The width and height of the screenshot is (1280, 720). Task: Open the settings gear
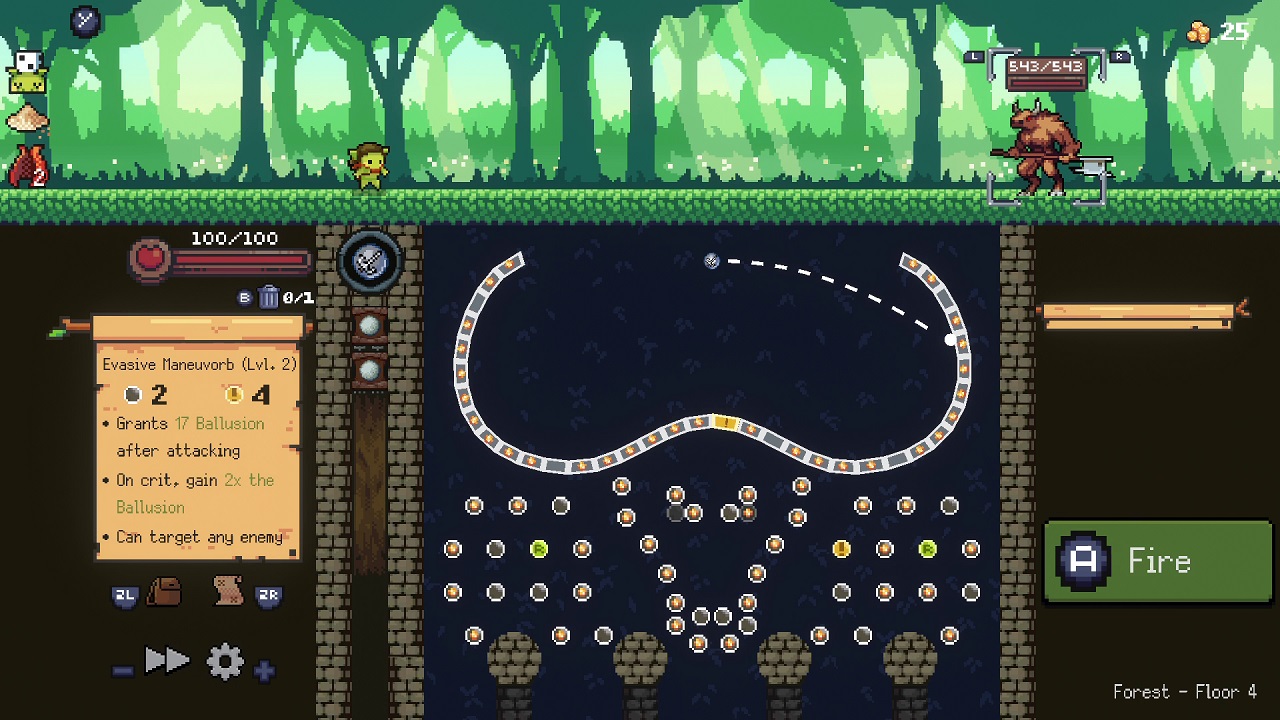coord(226,660)
